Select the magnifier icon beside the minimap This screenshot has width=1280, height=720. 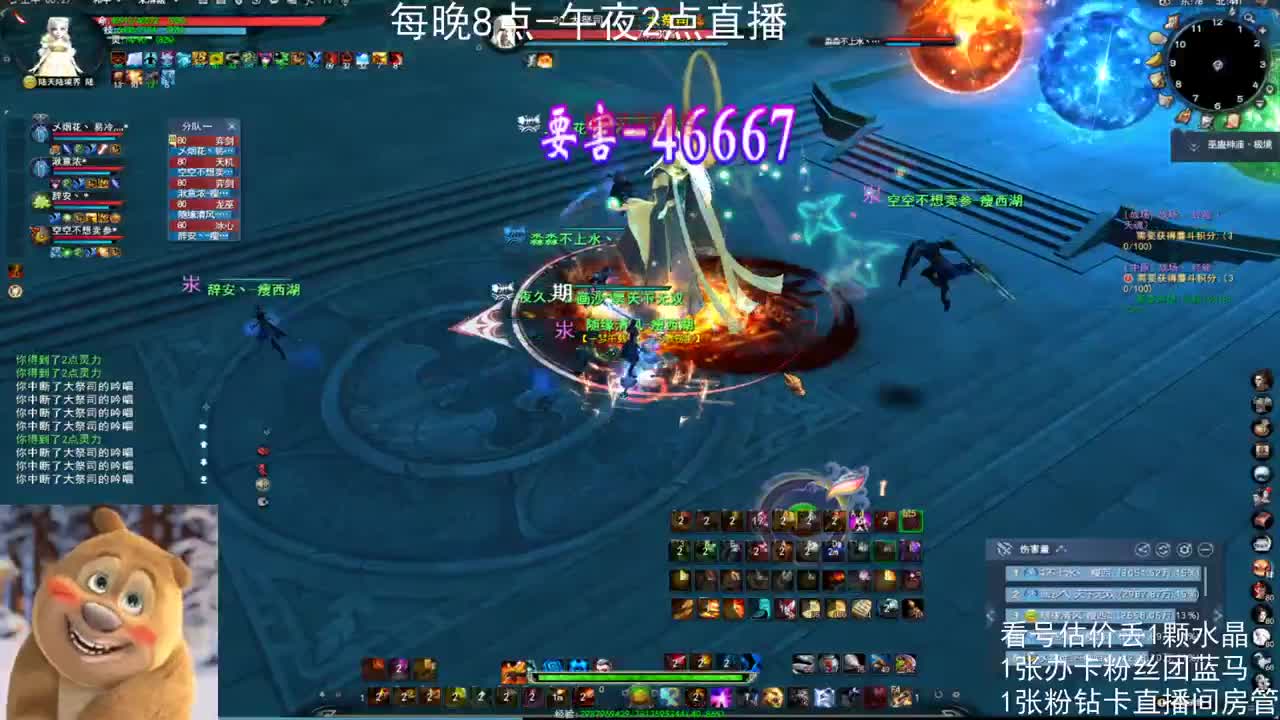[1248, 18]
